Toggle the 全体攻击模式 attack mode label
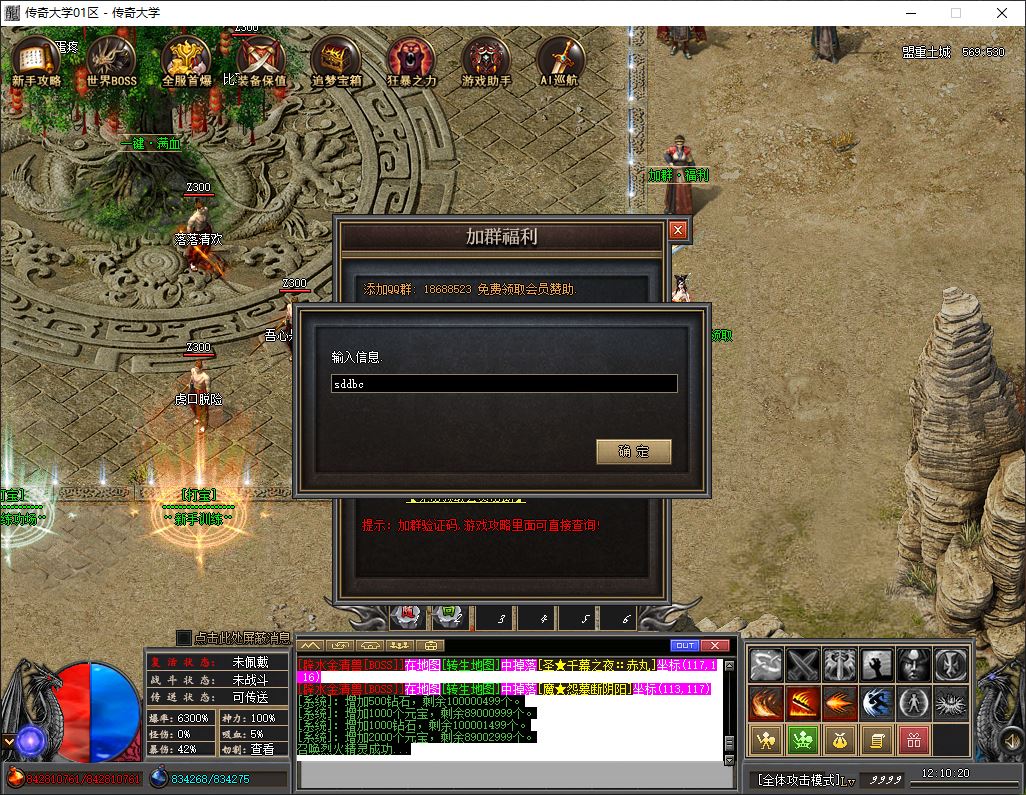The width and height of the screenshot is (1026, 795). pos(800,779)
